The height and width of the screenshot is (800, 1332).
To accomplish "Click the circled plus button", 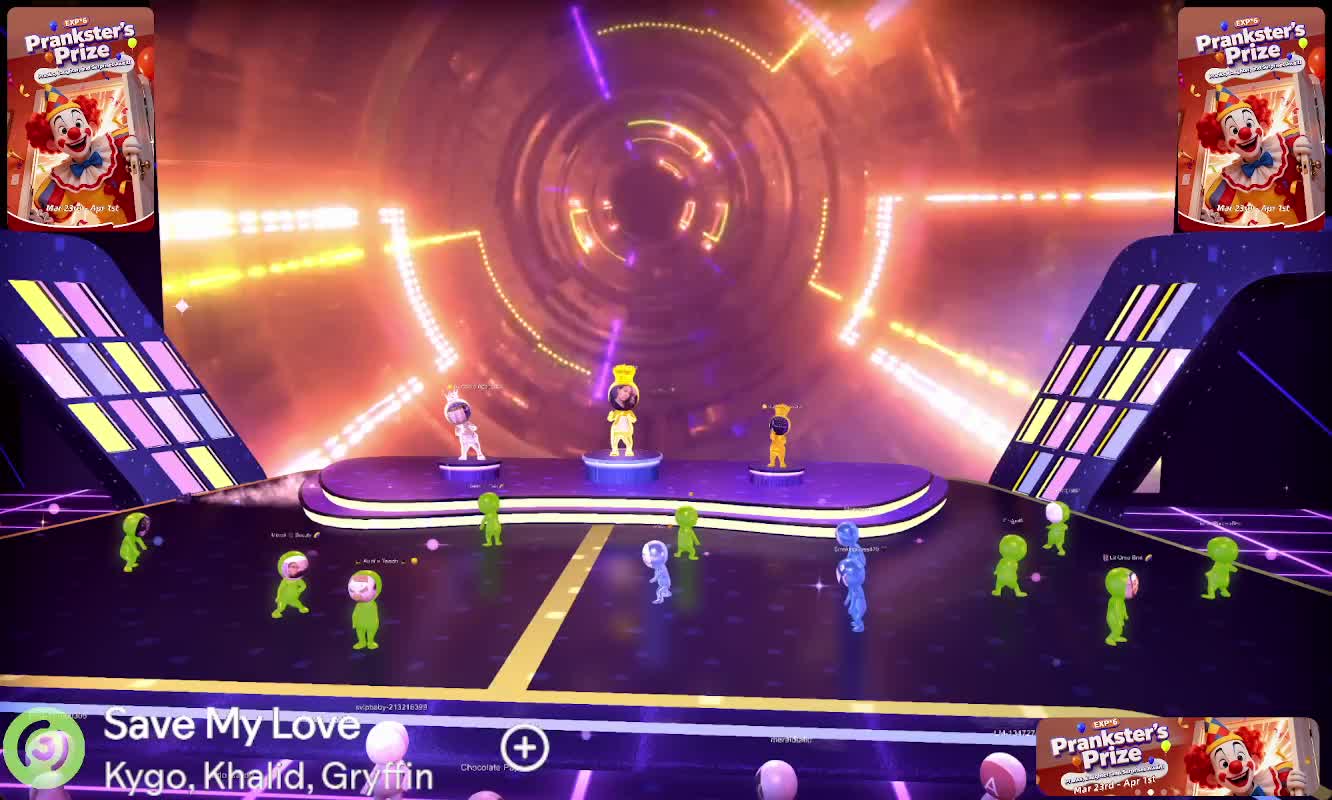I will [x=525, y=746].
